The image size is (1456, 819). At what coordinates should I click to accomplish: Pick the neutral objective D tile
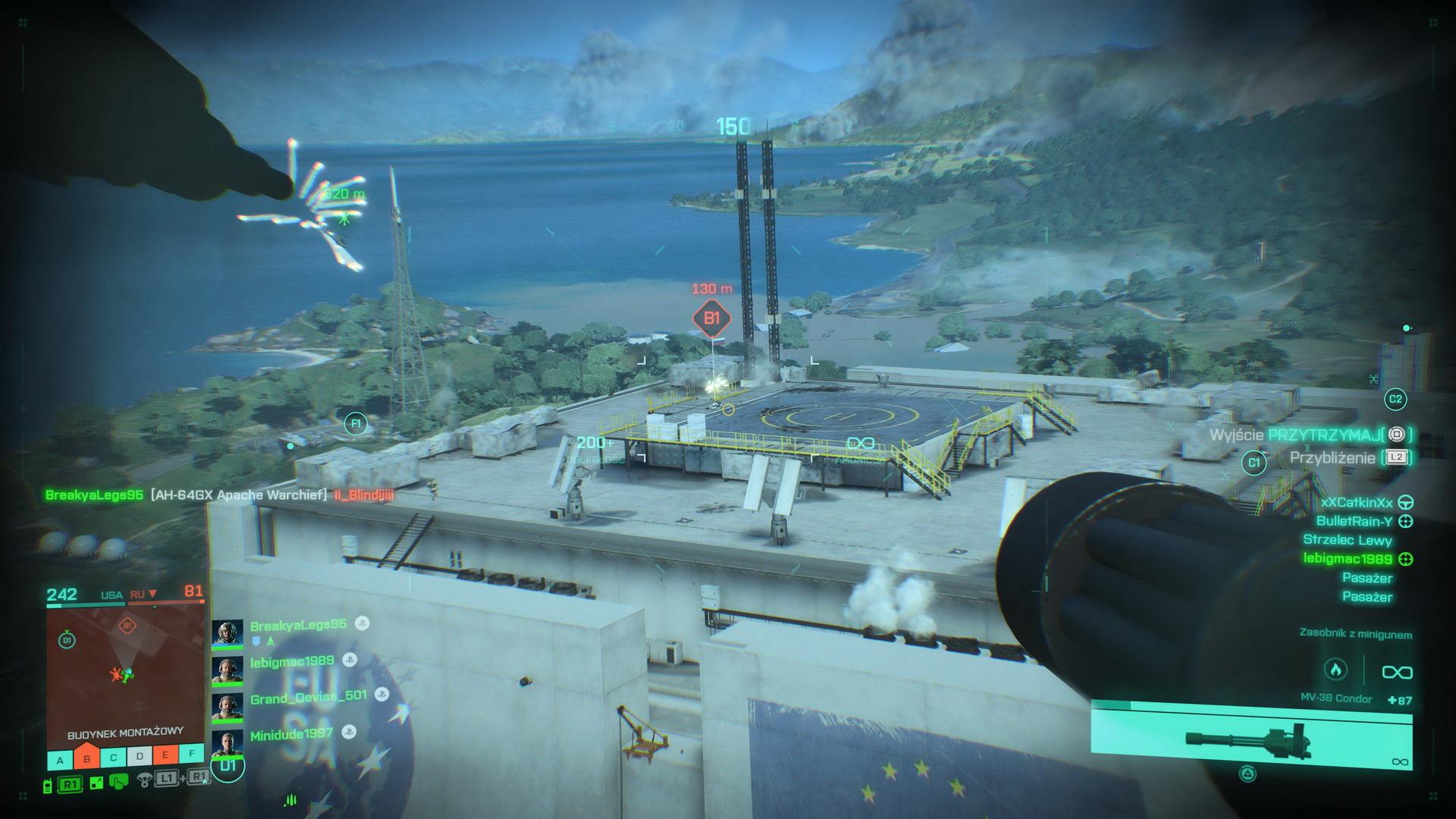point(140,757)
